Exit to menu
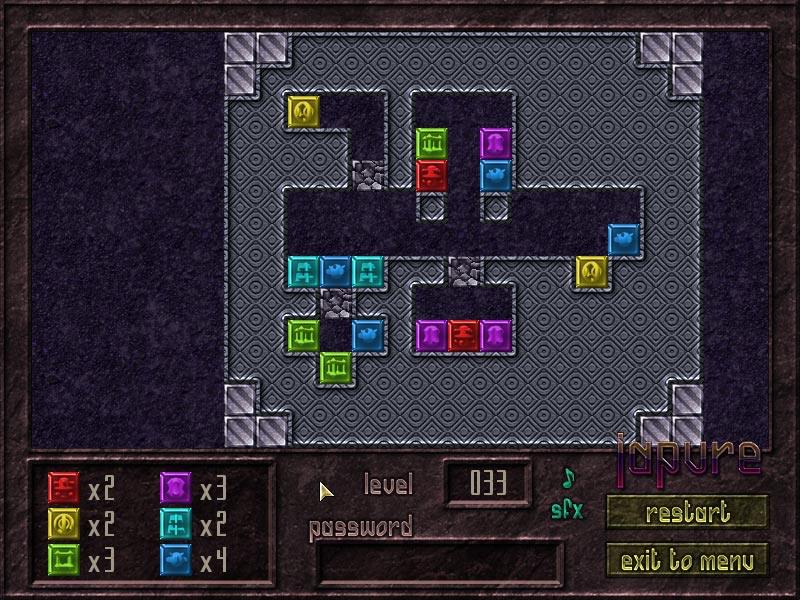Image resolution: width=800 pixels, height=600 pixels. coord(687,560)
